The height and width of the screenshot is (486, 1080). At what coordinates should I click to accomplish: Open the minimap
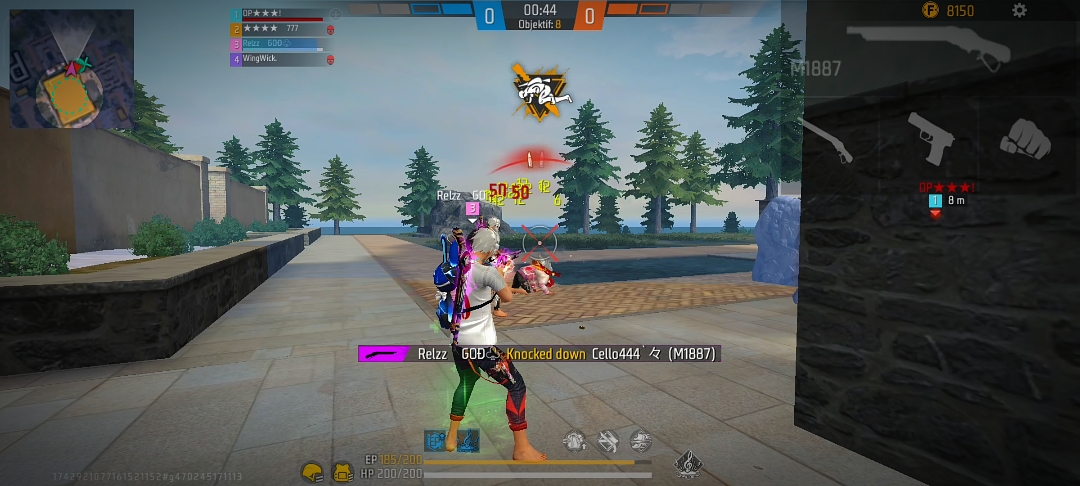(72, 68)
